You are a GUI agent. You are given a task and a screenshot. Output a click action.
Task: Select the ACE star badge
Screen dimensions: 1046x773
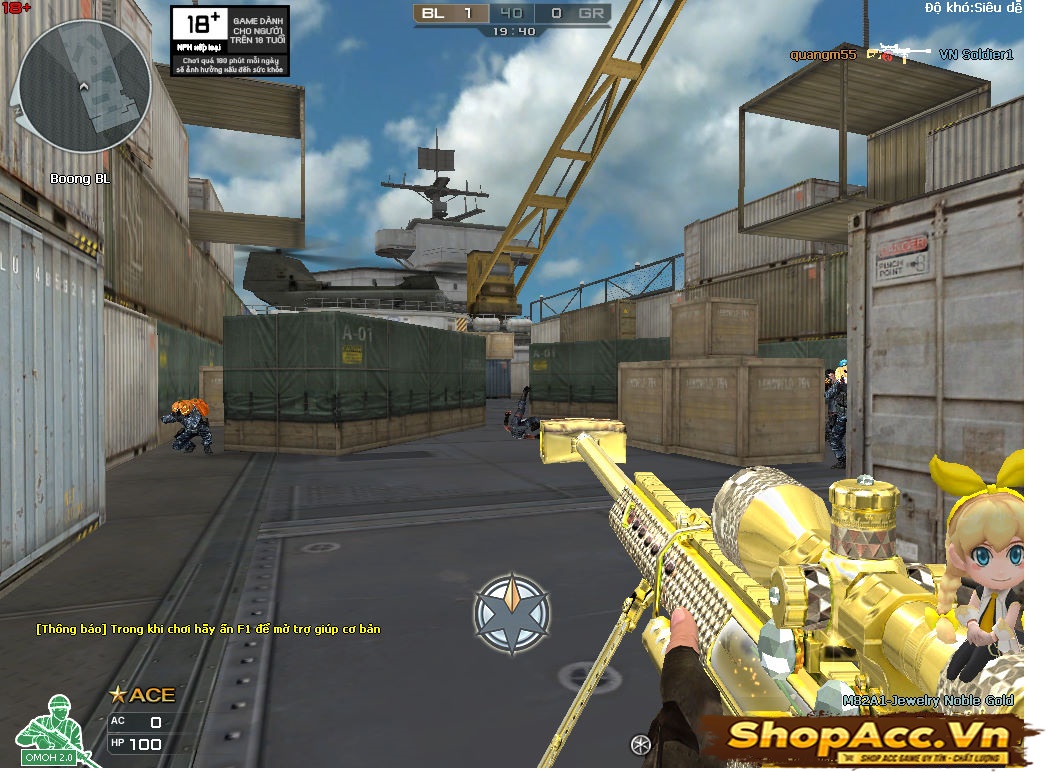pos(142,695)
